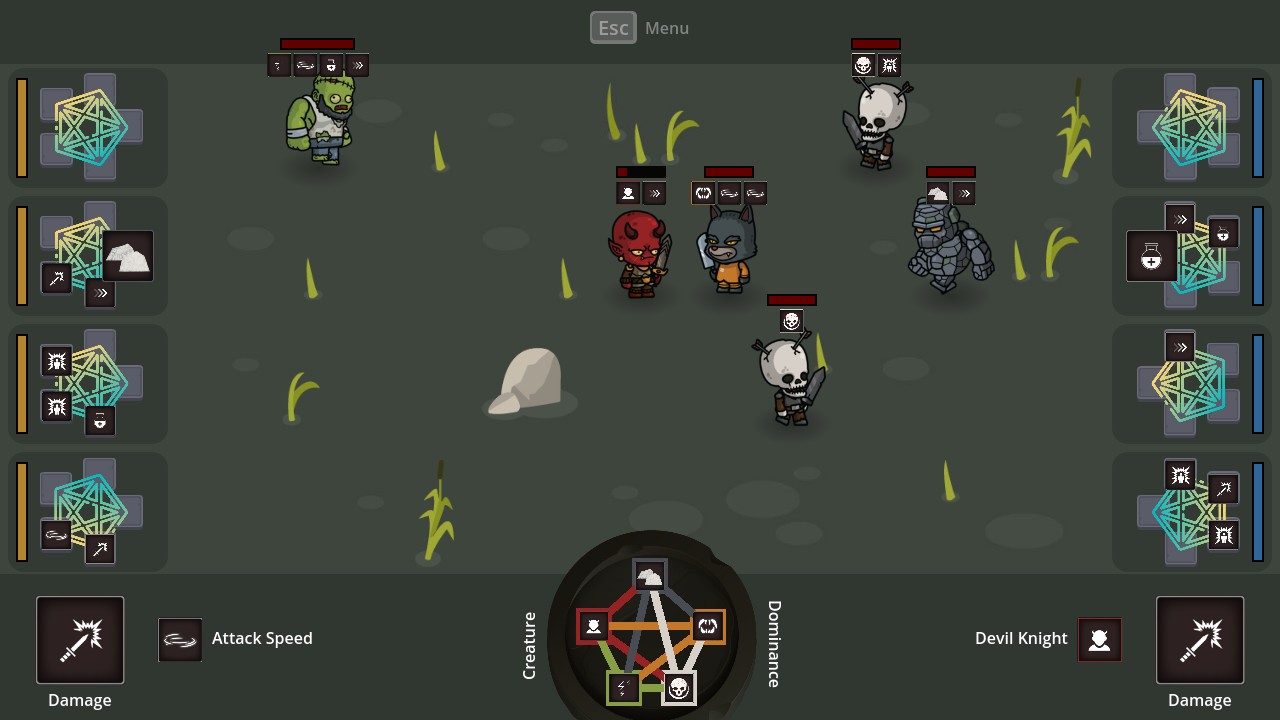Expand the double-chevron icon on the third right die
Viewport: 1280px width, 720px height.
coord(1180,347)
